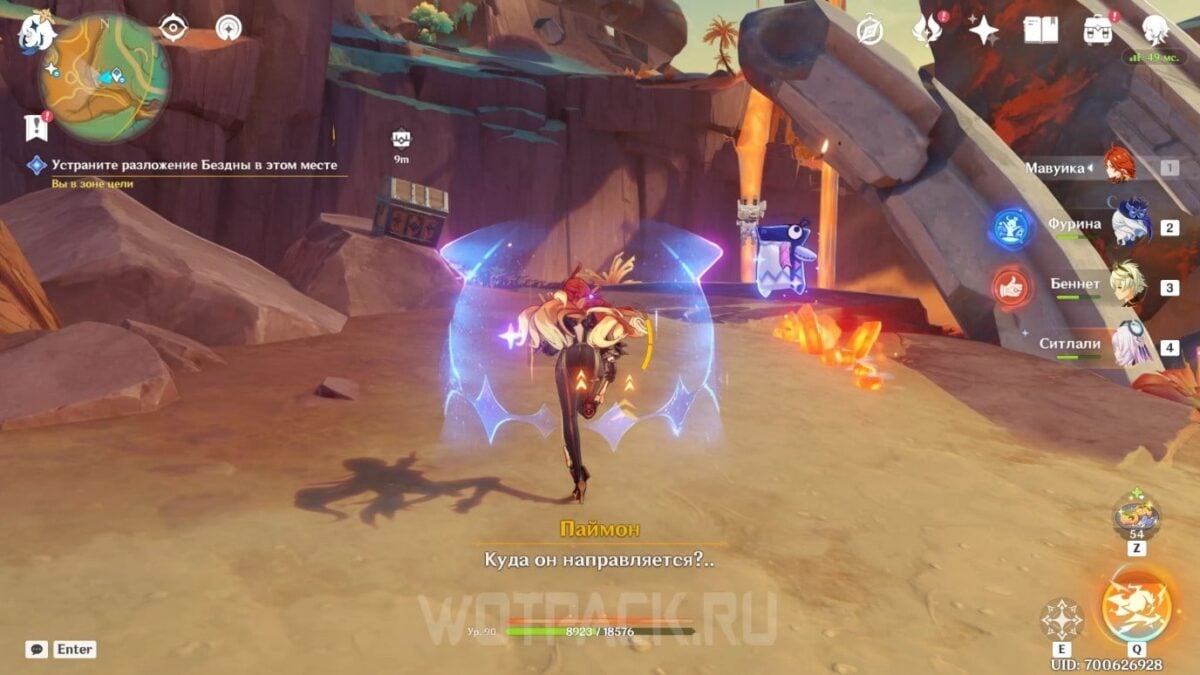Open the Adventurer Handbook book icon
The height and width of the screenshot is (675, 1200).
(1040, 30)
